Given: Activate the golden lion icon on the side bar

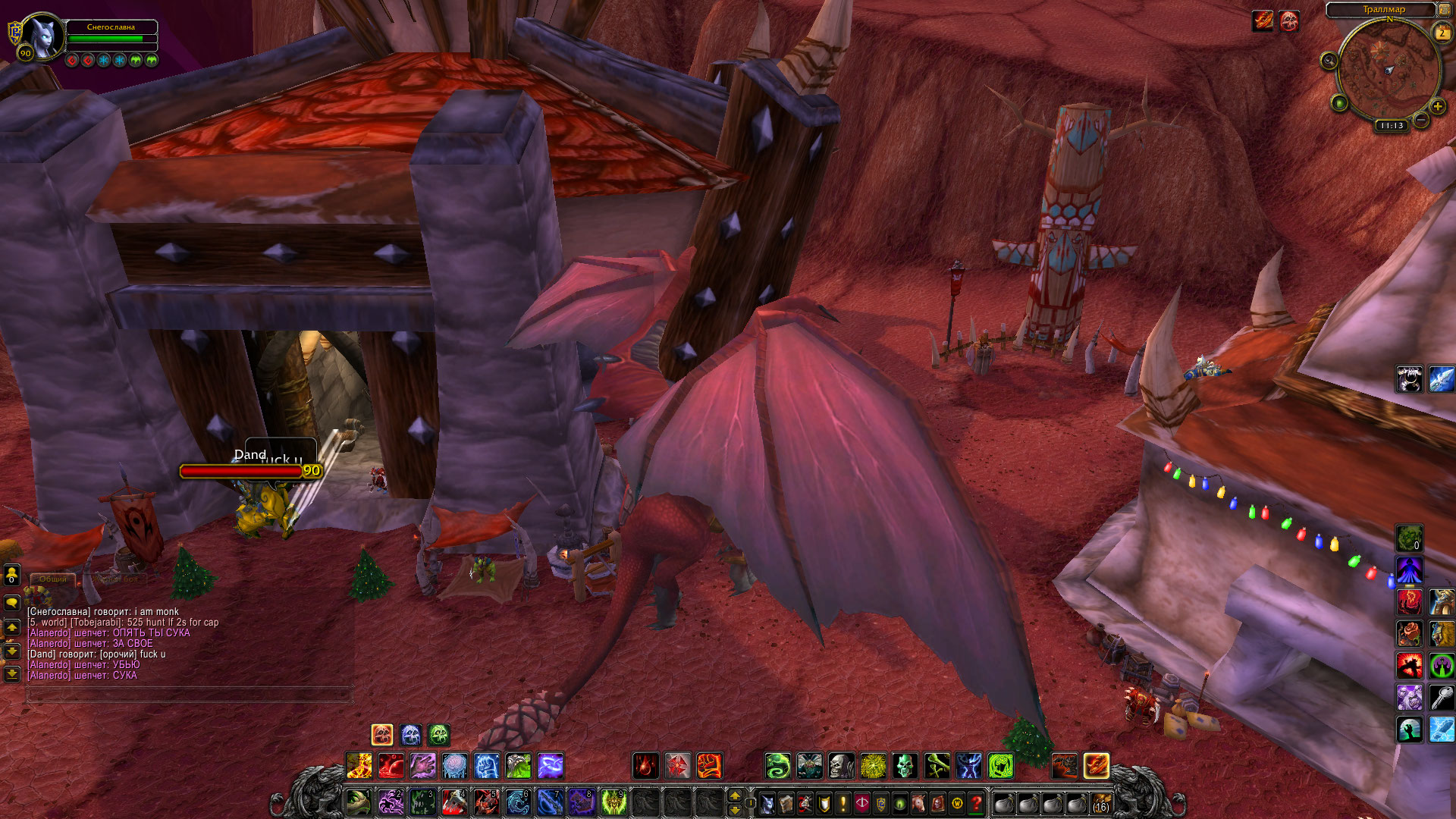Looking at the screenshot, I should (1442, 633).
